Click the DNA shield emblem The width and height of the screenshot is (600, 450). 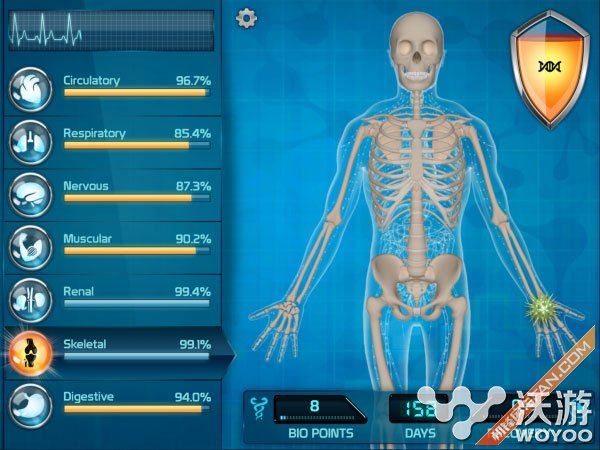coord(548,67)
